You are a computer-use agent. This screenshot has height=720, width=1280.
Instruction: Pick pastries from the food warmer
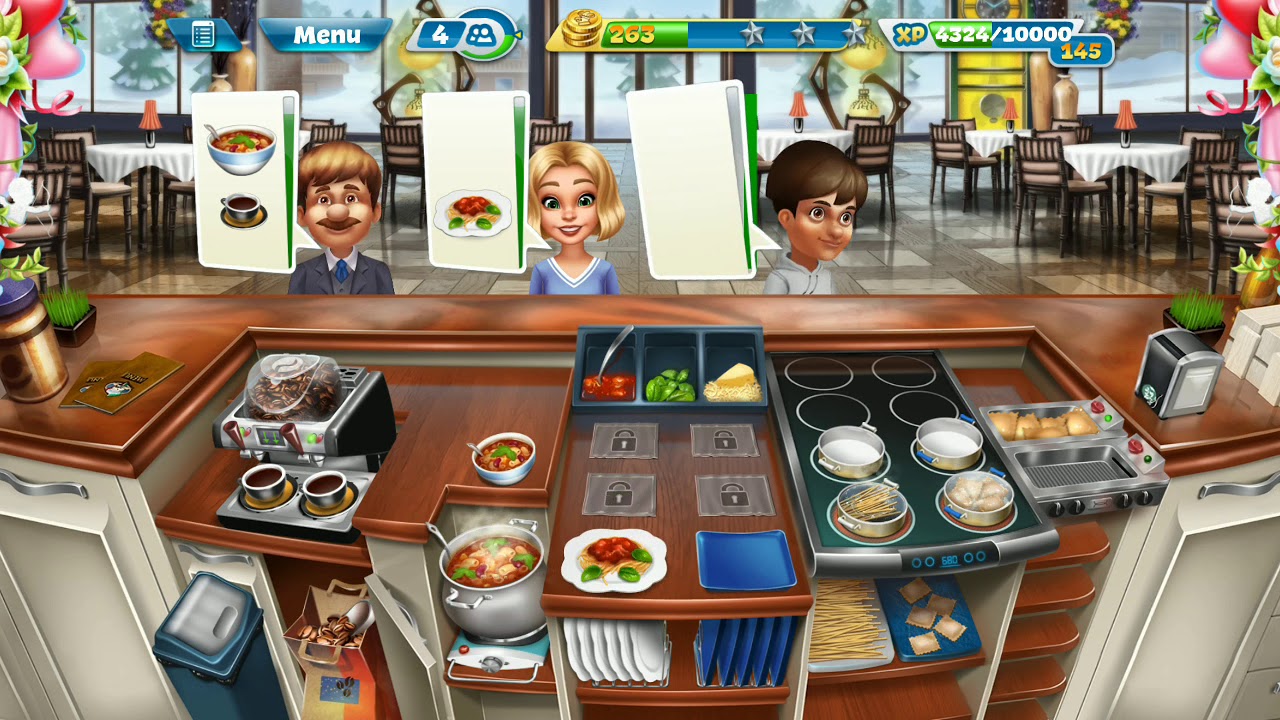1040,424
